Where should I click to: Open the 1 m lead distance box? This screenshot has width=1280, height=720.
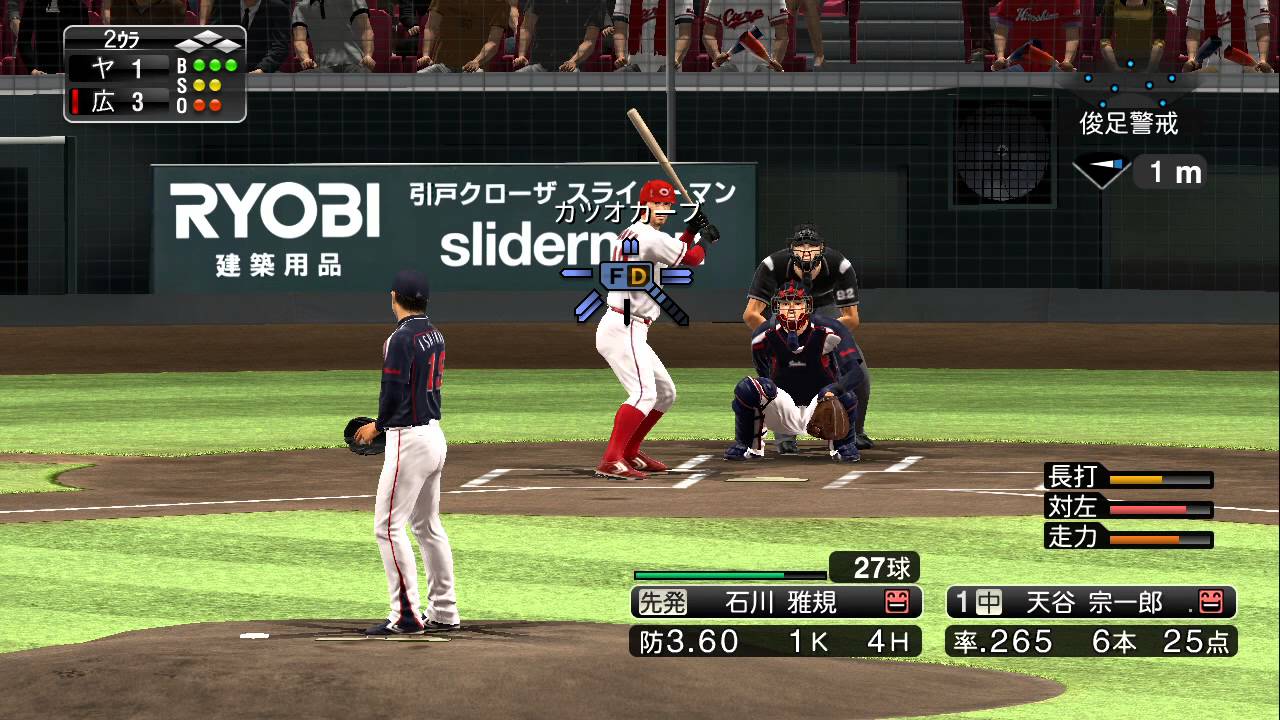[x=1172, y=172]
